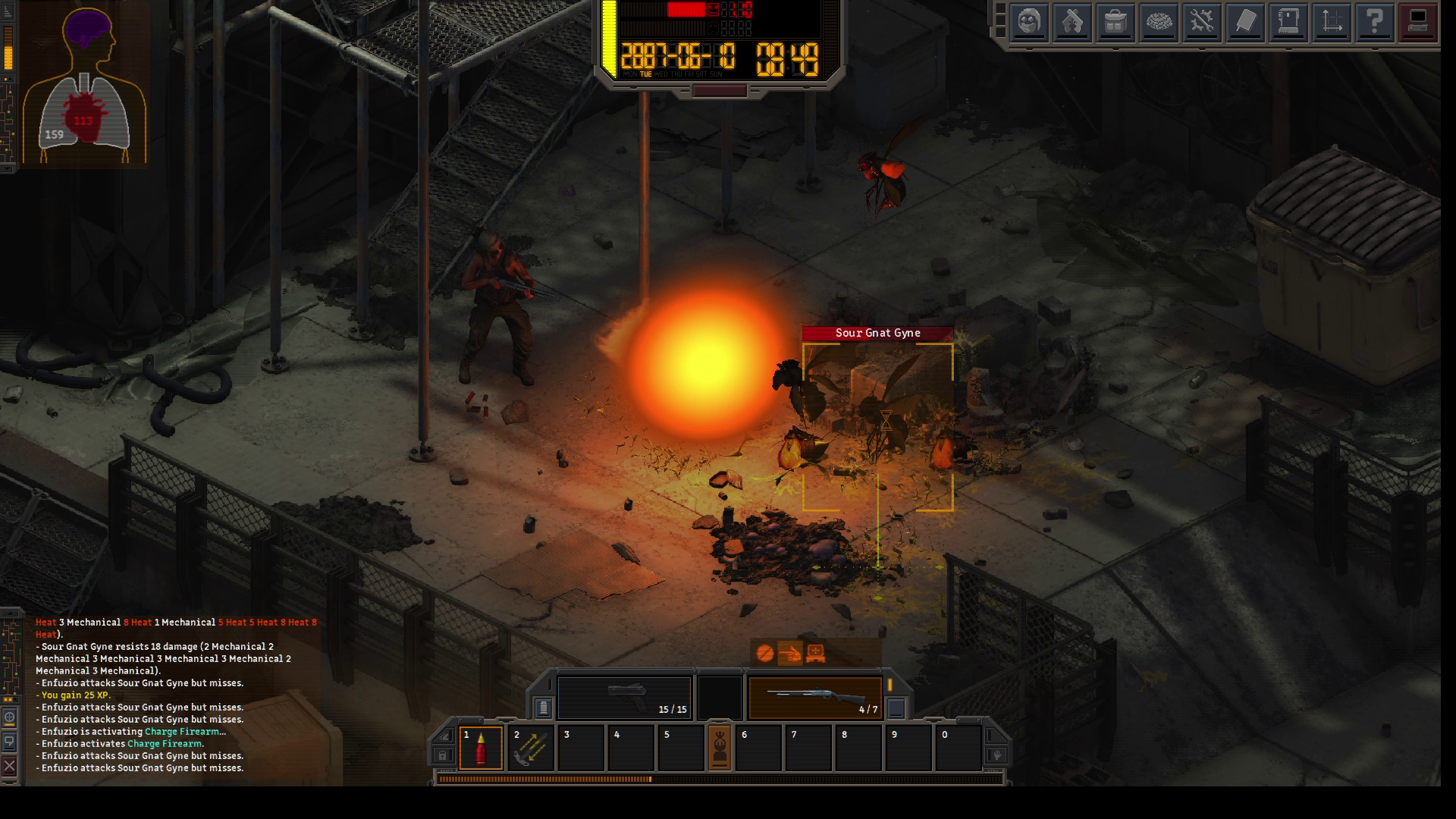Click the padlock hotbar lock button

click(443, 755)
